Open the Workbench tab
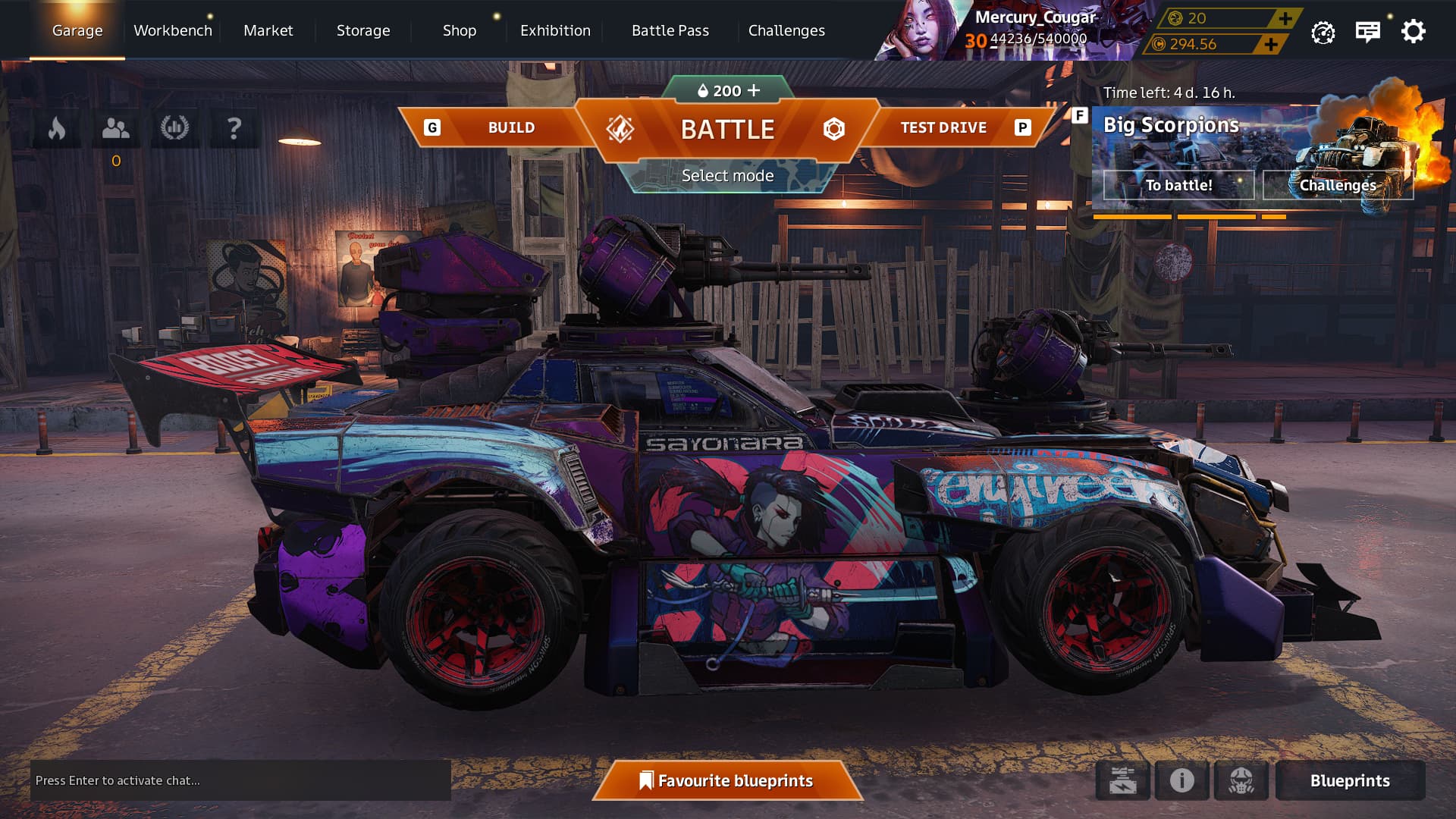 pos(173,30)
